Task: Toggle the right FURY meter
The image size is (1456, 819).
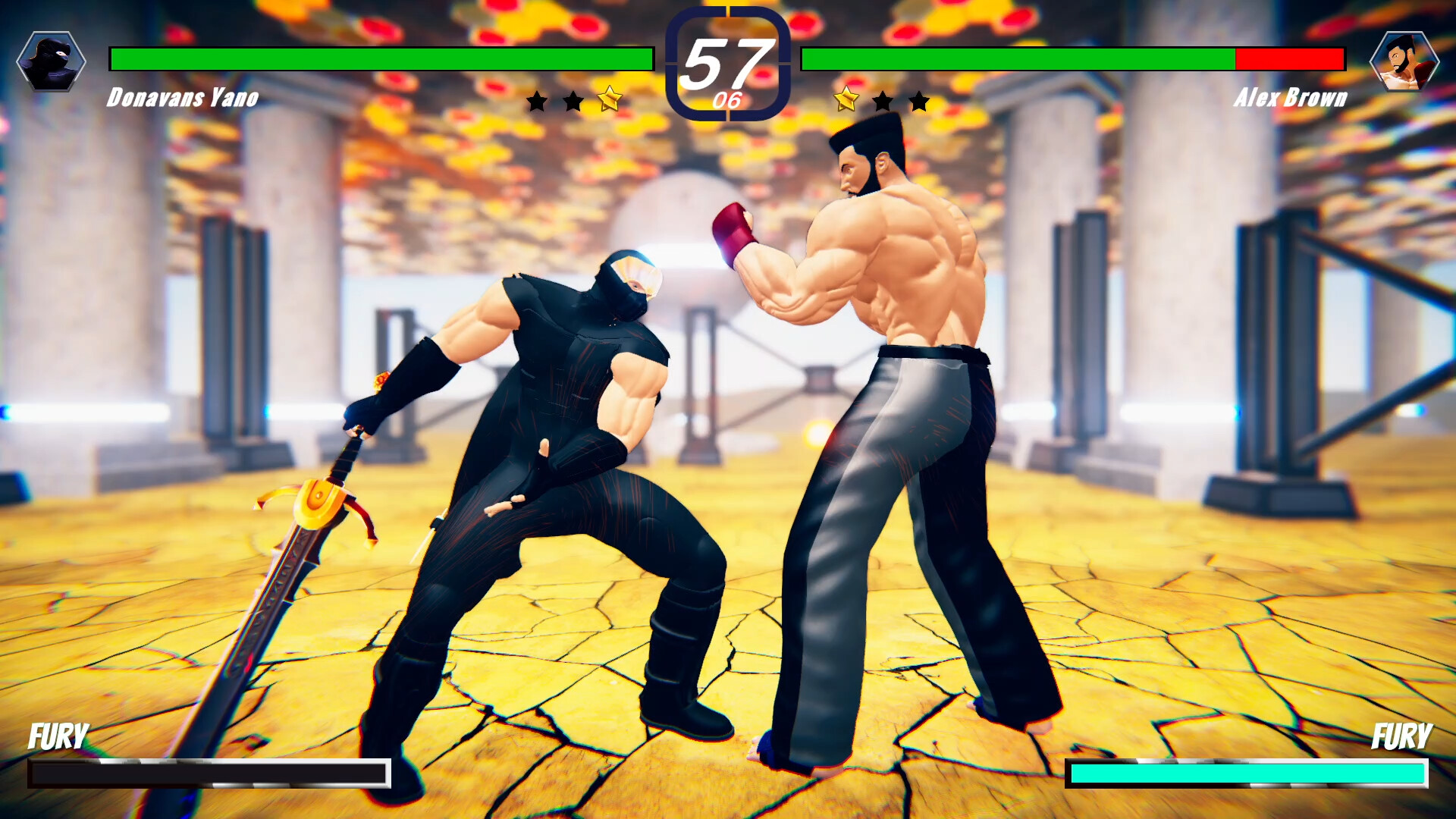Action: [x=1251, y=774]
